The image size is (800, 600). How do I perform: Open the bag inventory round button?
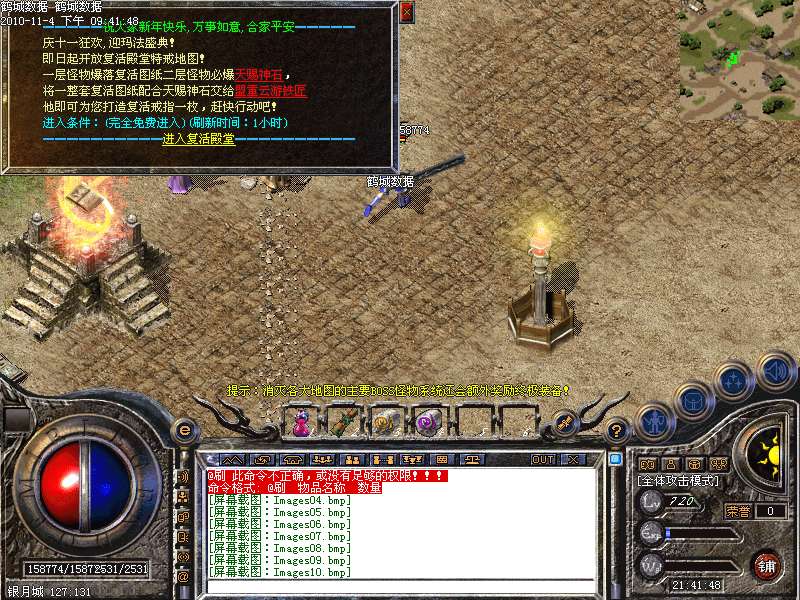693,400
